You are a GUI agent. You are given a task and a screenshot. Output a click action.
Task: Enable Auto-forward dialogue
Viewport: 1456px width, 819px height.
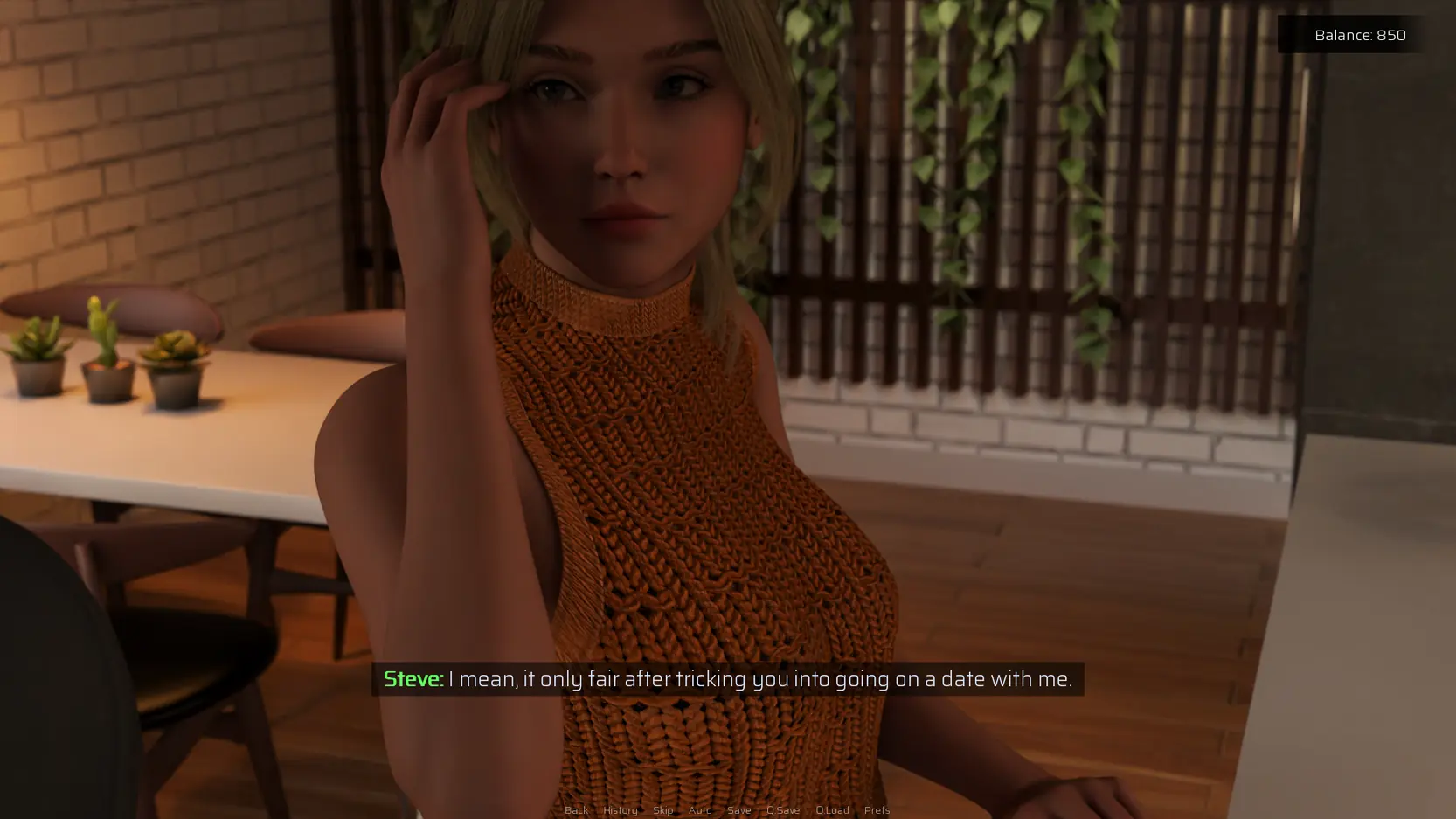700,810
